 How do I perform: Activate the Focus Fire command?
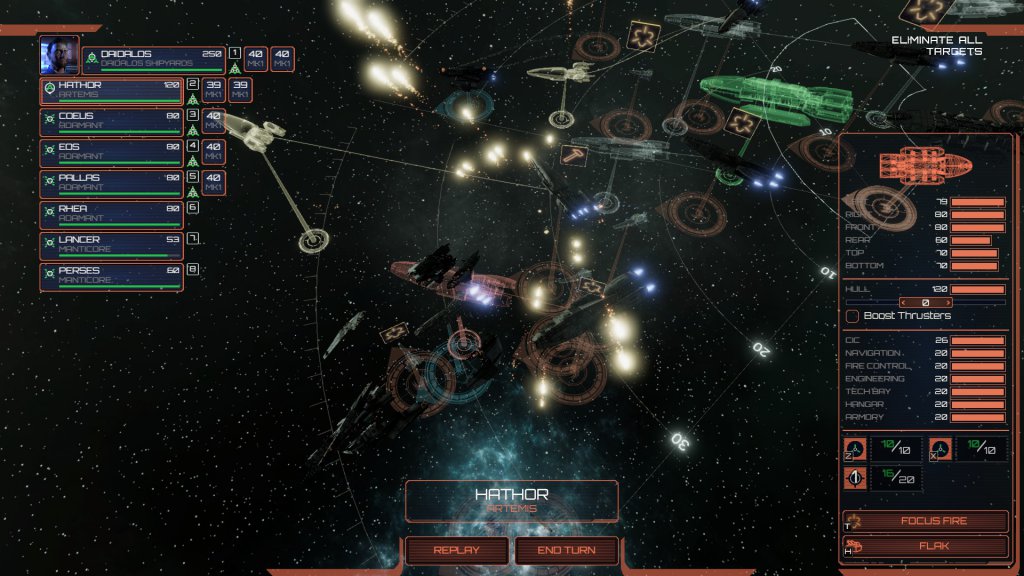925,521
